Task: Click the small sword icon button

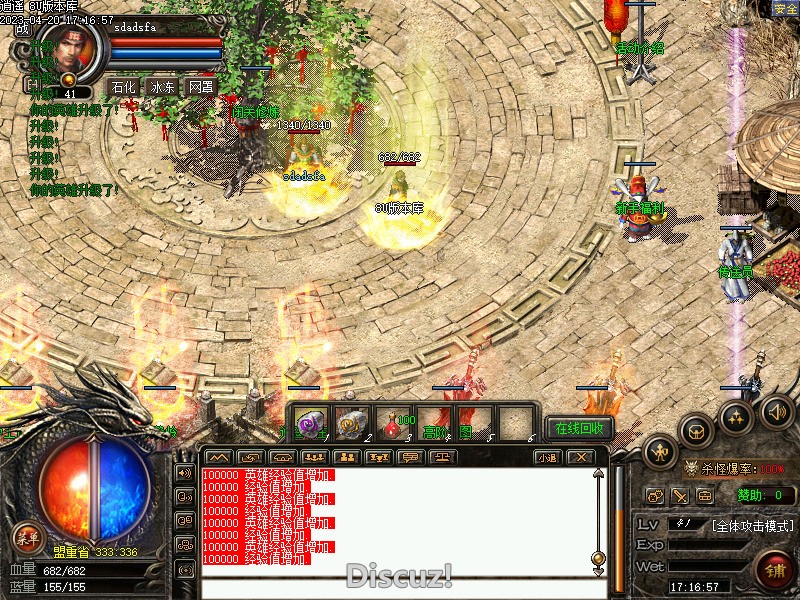Action: (680, 495)
